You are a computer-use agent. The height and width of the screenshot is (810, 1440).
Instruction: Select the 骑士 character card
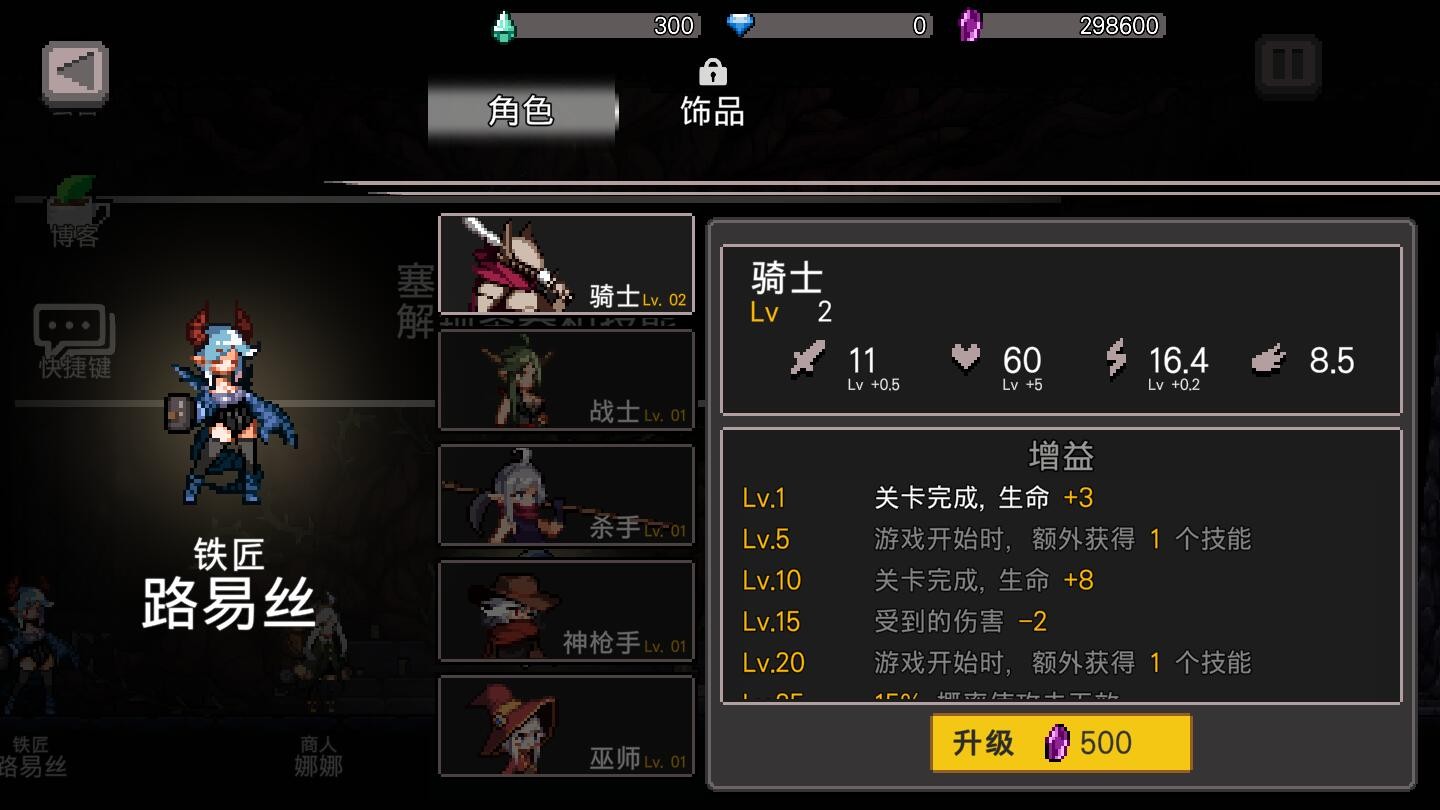566,263
